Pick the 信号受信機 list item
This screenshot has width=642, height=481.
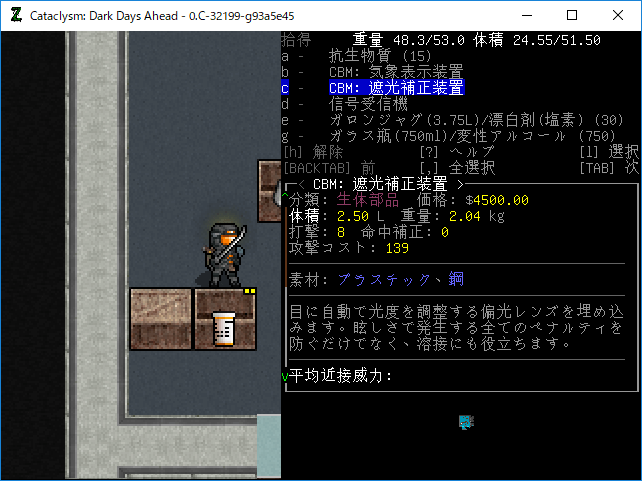coord(369,104)
